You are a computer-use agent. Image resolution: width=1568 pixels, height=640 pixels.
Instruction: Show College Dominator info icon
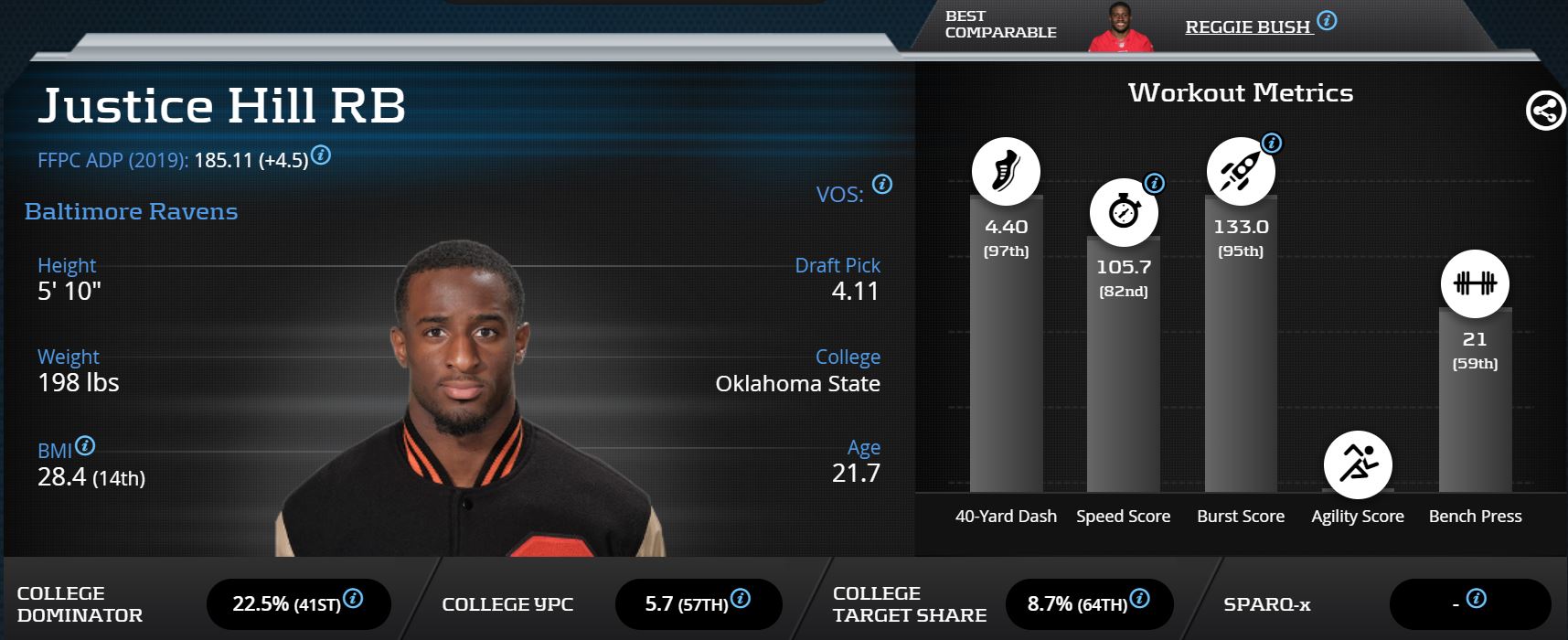[353, 598]
